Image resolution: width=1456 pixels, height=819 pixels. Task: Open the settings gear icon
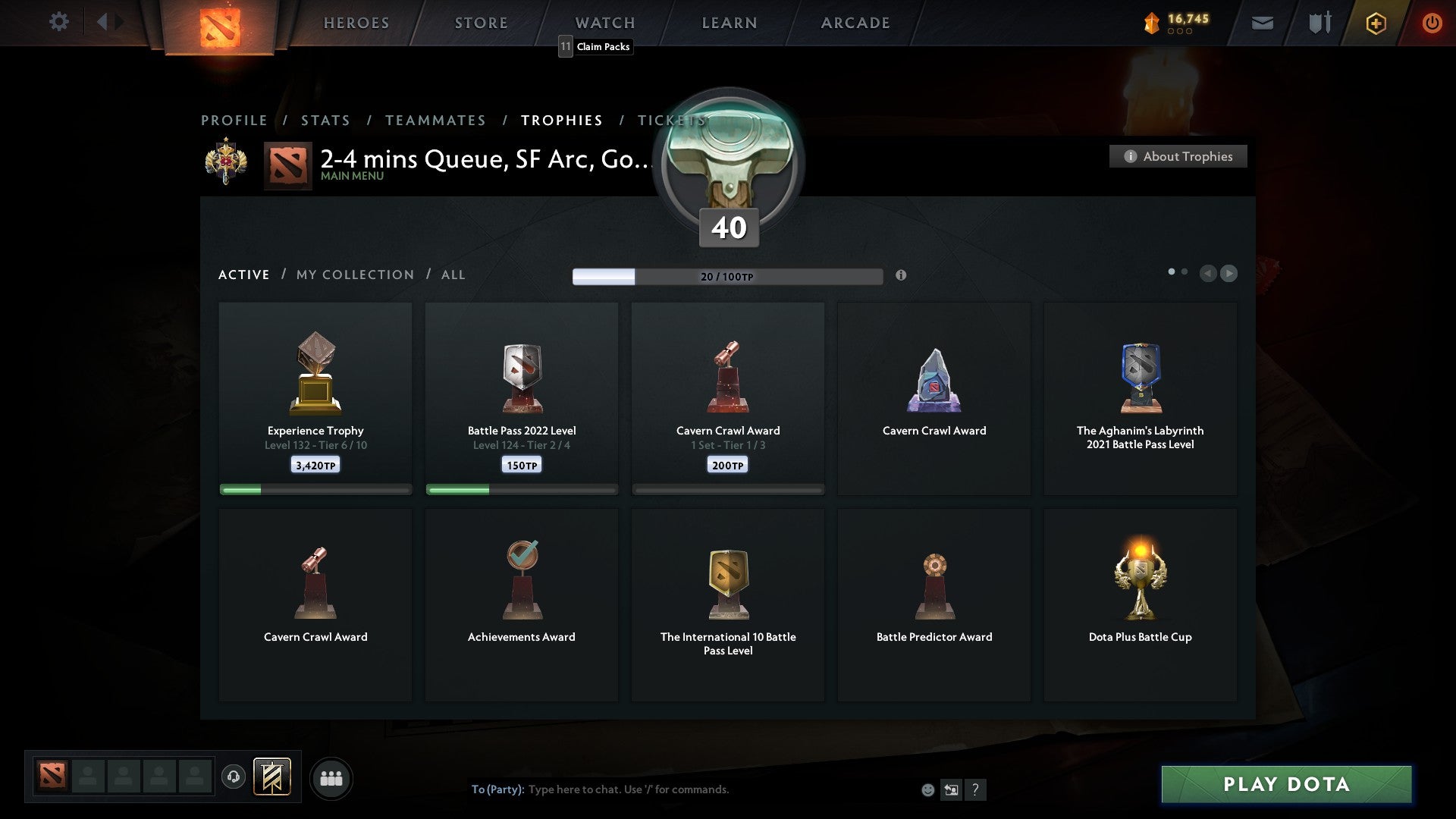(59, 22)
